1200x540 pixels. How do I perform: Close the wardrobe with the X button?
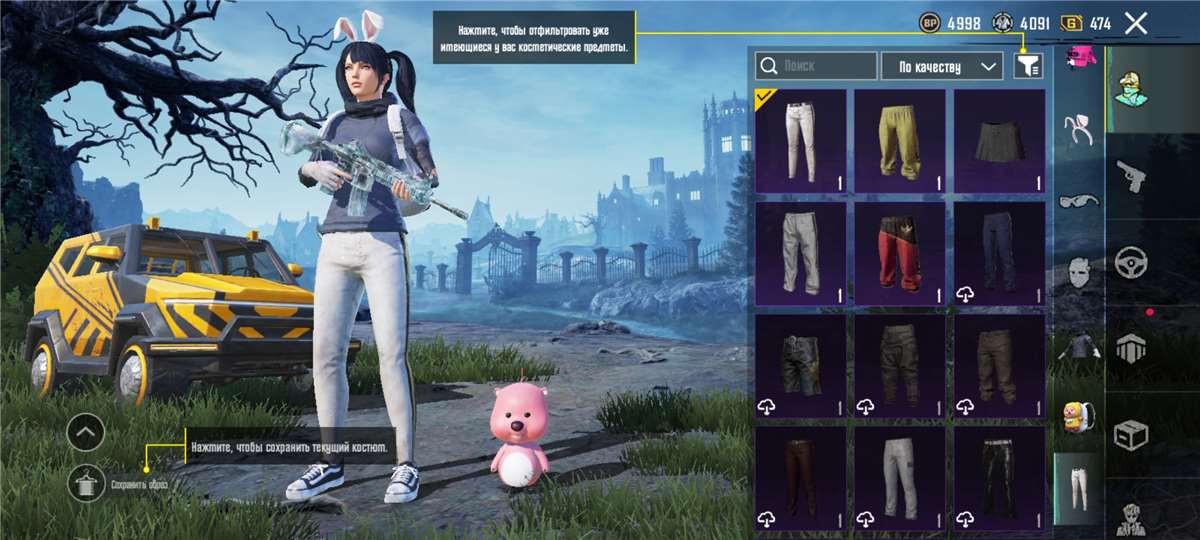tap(1135, 24)
